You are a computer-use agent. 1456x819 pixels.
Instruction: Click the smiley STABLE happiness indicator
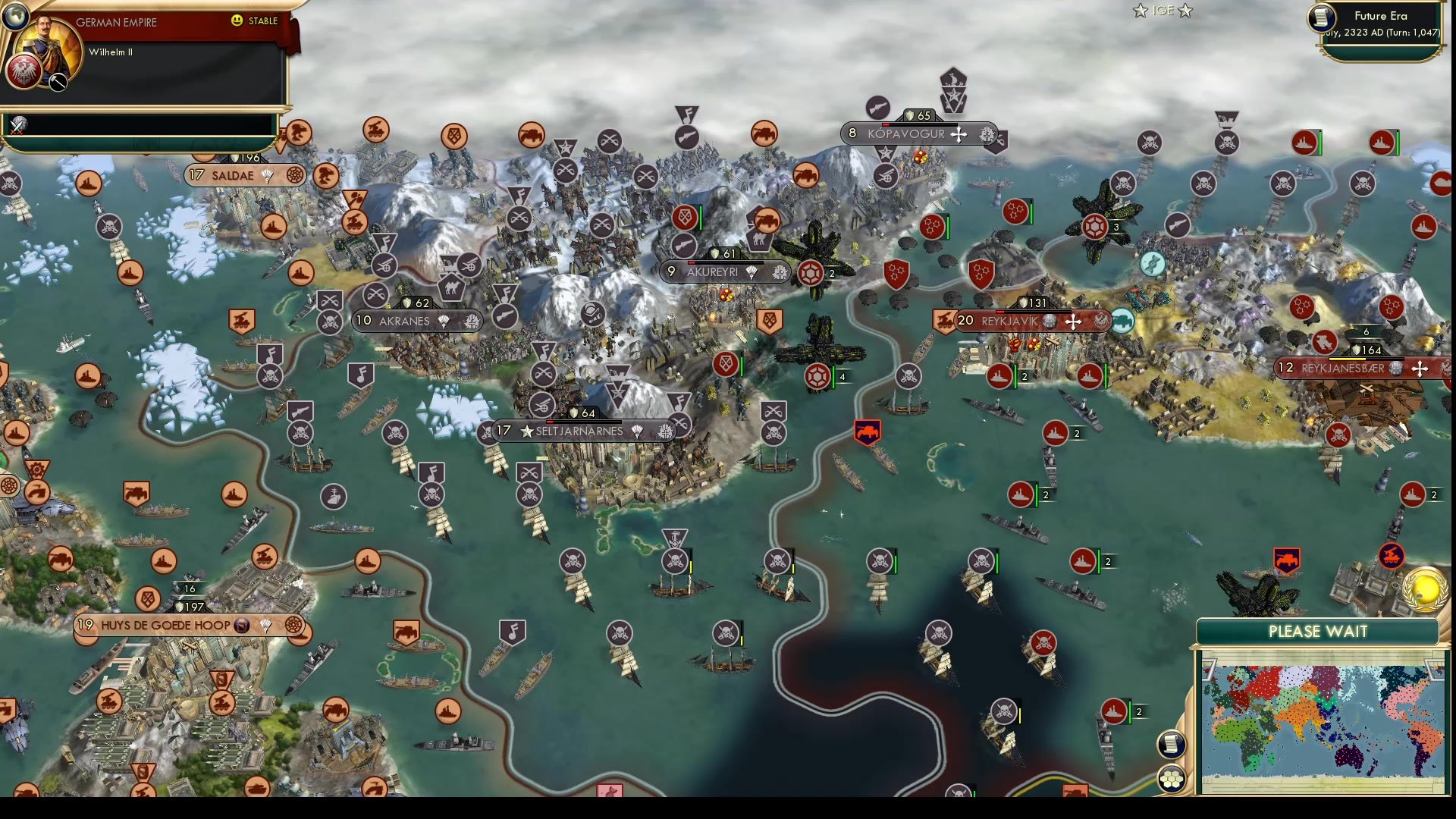click(237, 20)
